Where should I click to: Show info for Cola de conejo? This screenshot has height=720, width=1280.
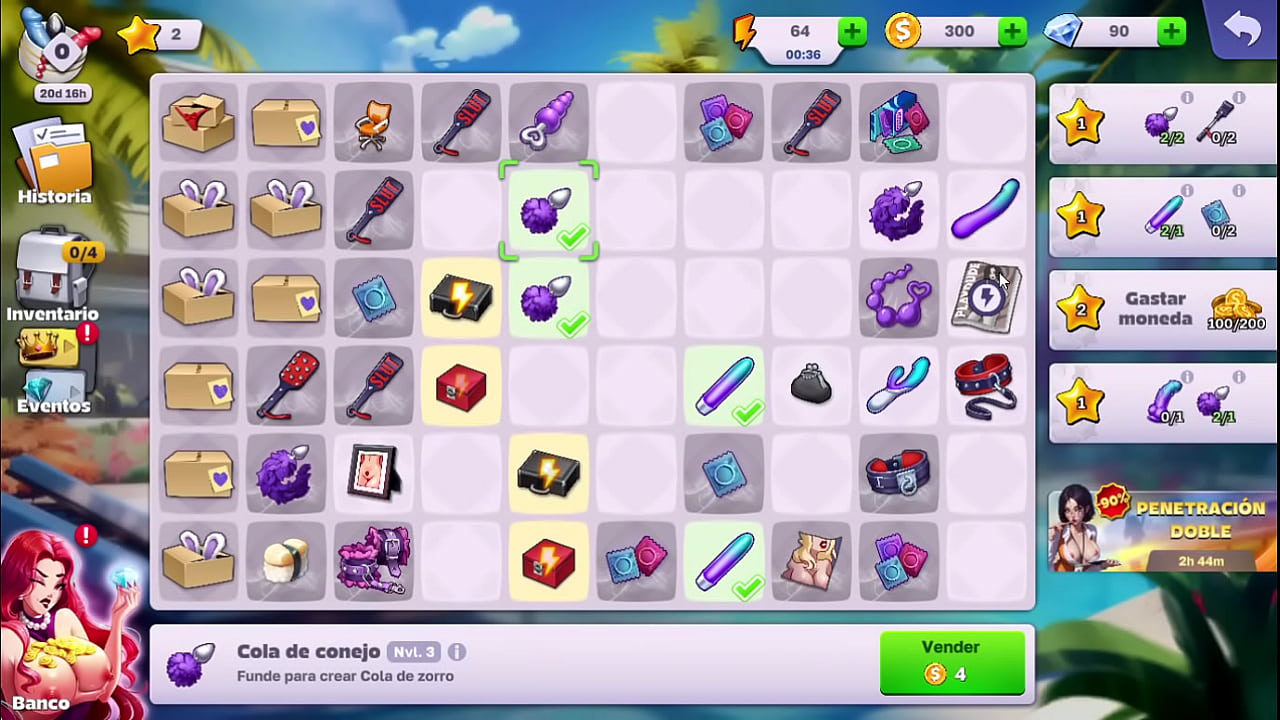457,652
